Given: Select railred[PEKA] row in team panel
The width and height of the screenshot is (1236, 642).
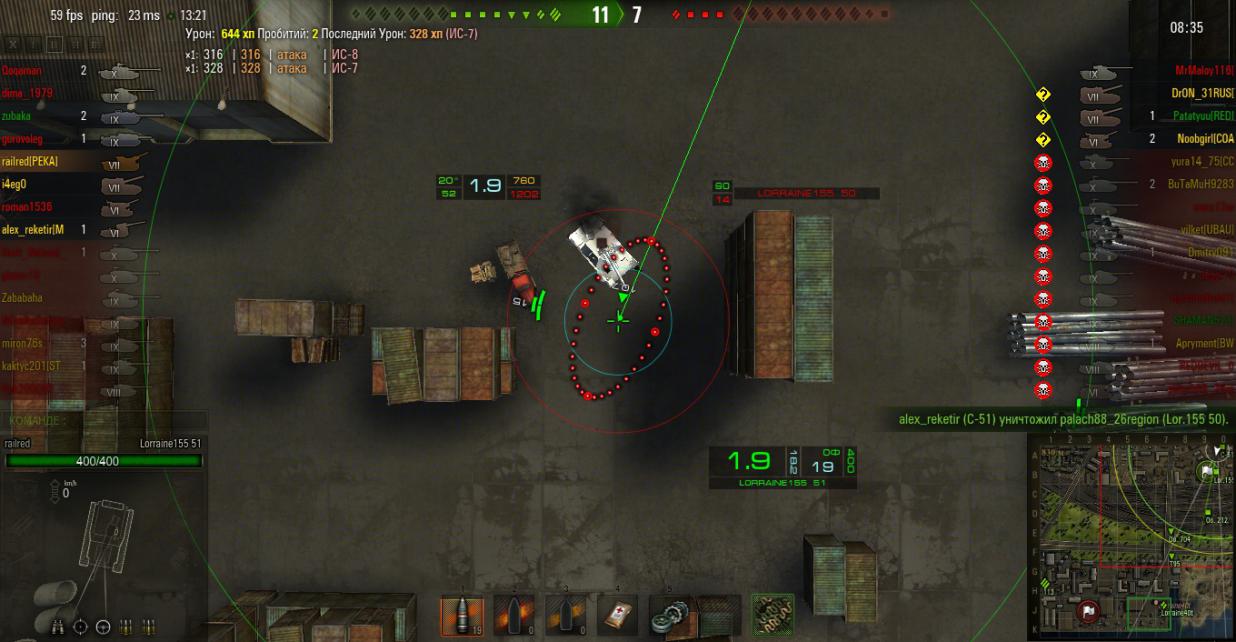Looking at the screenshot, I should point(30,161).
